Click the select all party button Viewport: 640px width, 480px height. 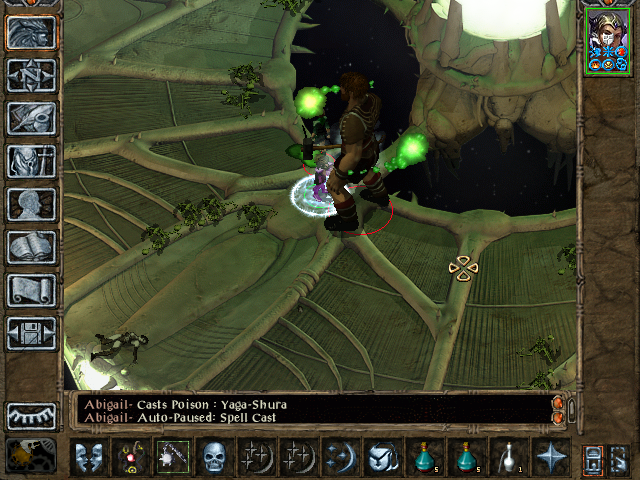pos(592,457)
